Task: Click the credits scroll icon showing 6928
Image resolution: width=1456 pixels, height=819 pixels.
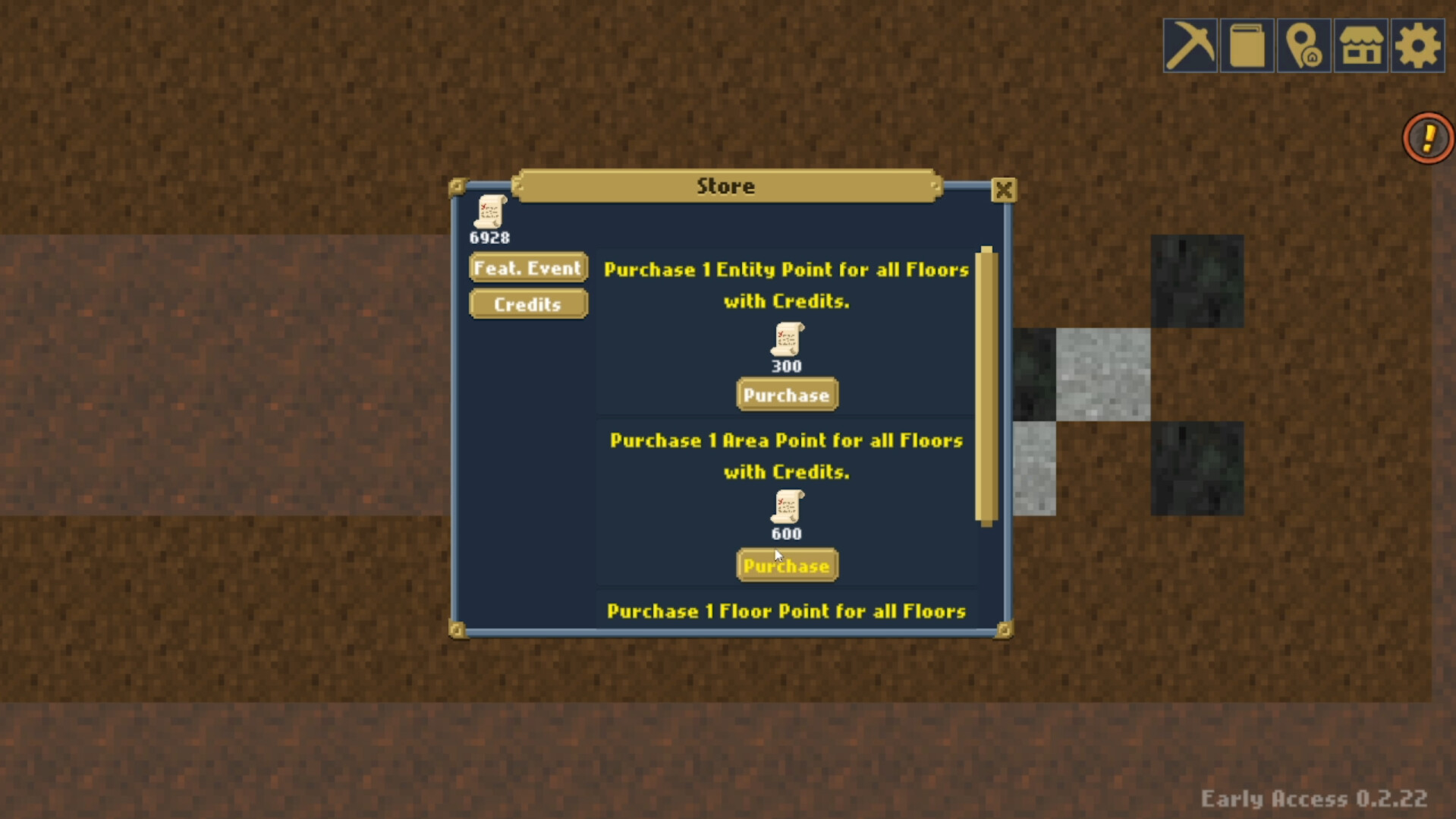Action: click(x=489, y=215)
